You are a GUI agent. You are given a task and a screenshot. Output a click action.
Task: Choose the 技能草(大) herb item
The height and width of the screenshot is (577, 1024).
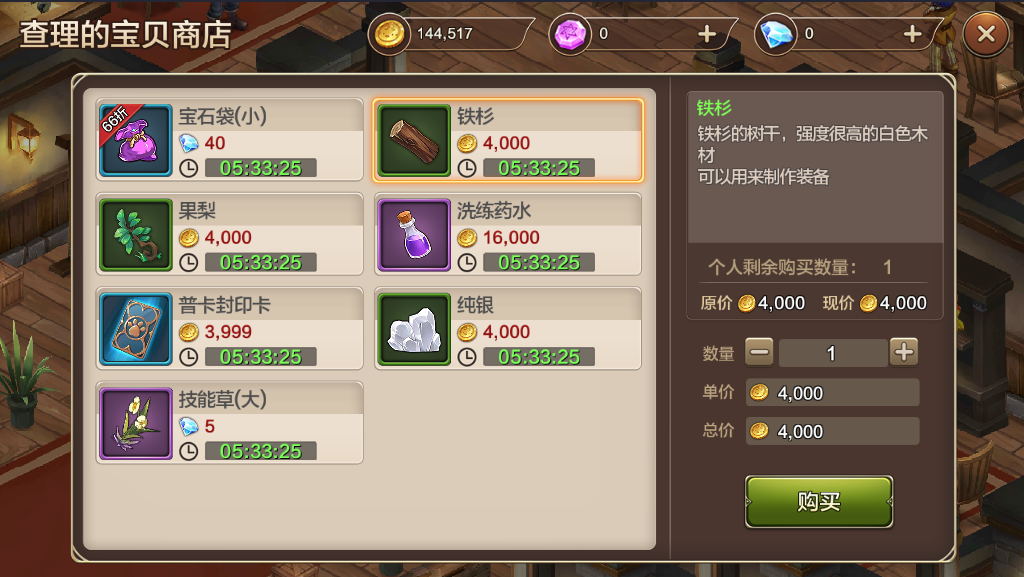pyautogui.click(x=230, y=423)
